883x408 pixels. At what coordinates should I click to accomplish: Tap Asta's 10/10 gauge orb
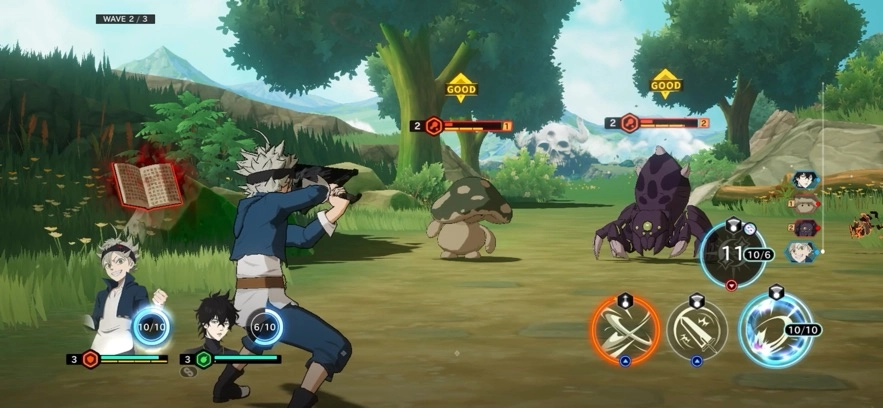151,326
